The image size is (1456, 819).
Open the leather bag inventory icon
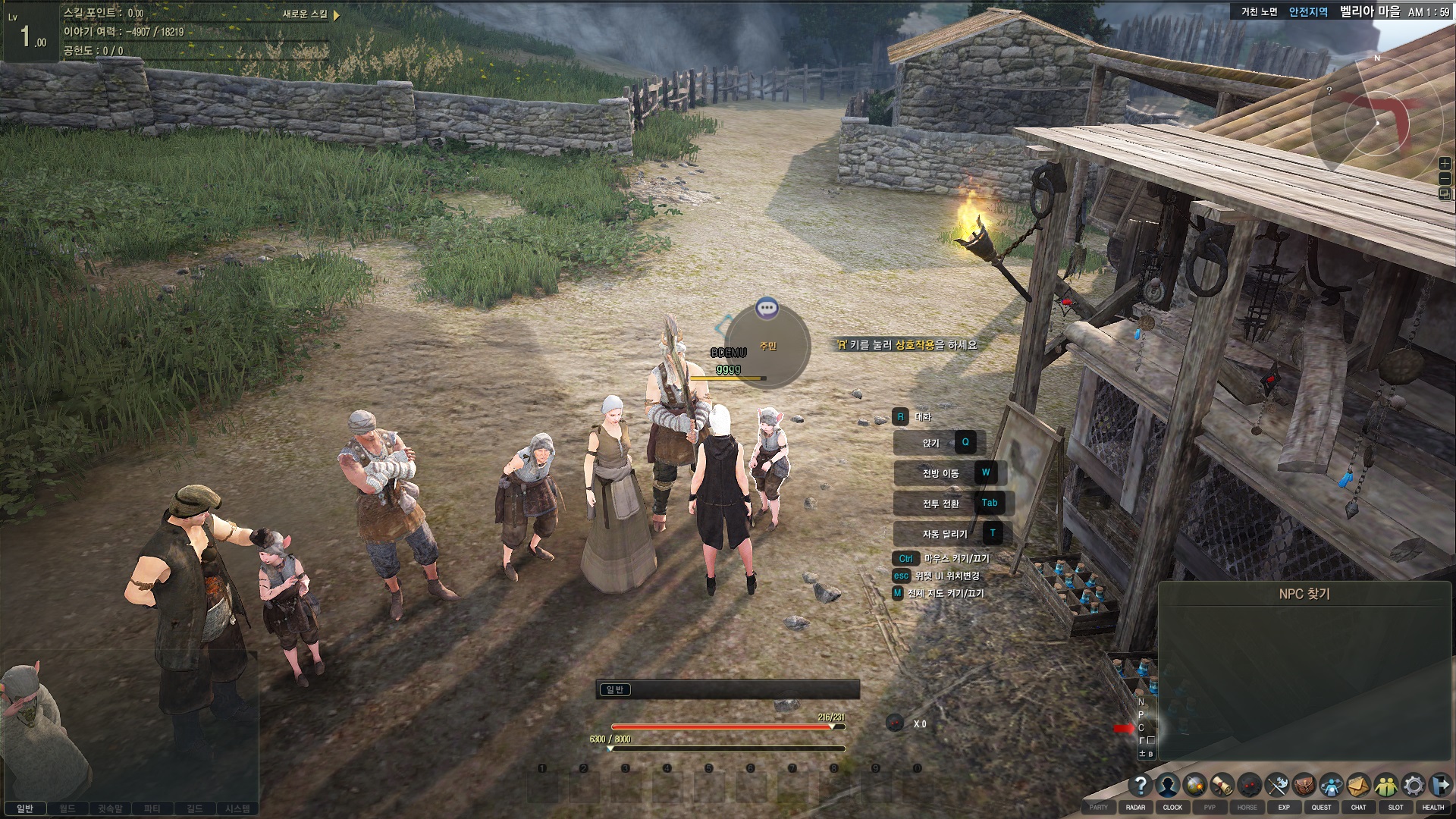[1304, 785]
